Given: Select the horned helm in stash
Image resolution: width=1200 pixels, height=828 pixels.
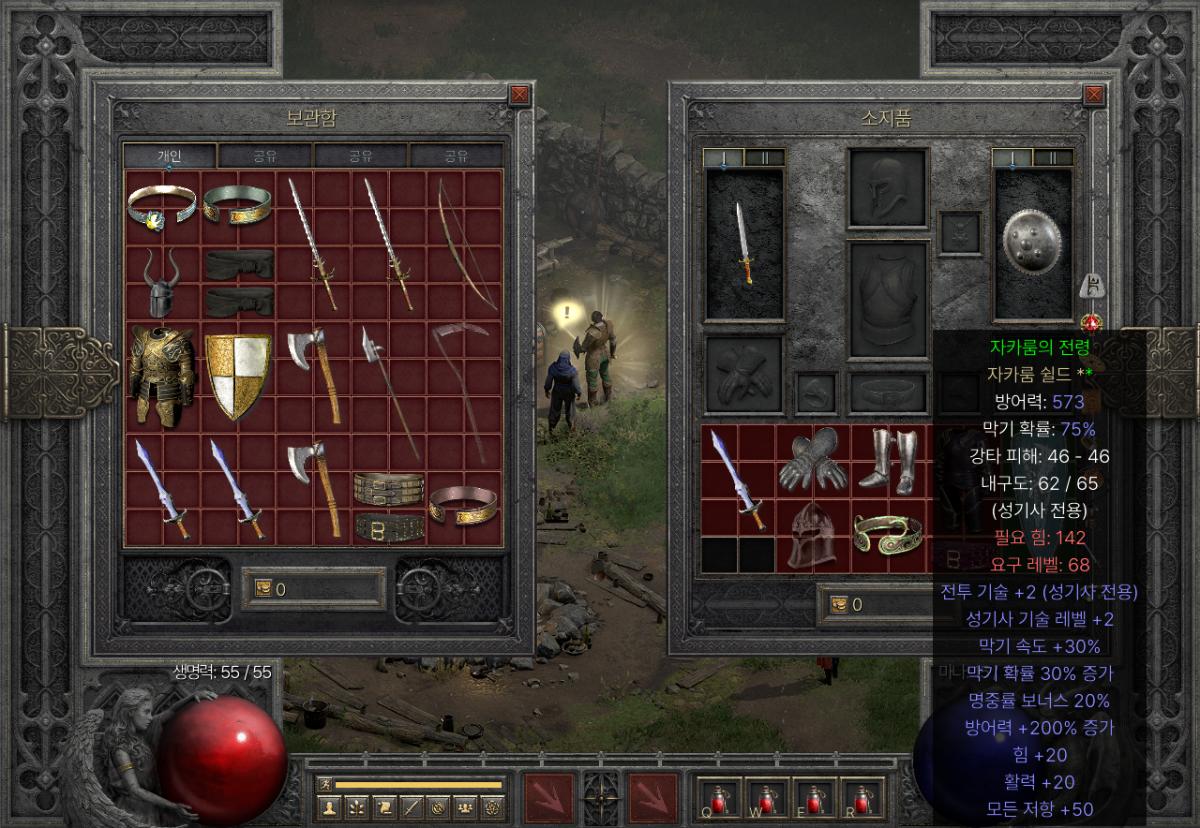Looking at the screenshot, I should click(163, 283).
